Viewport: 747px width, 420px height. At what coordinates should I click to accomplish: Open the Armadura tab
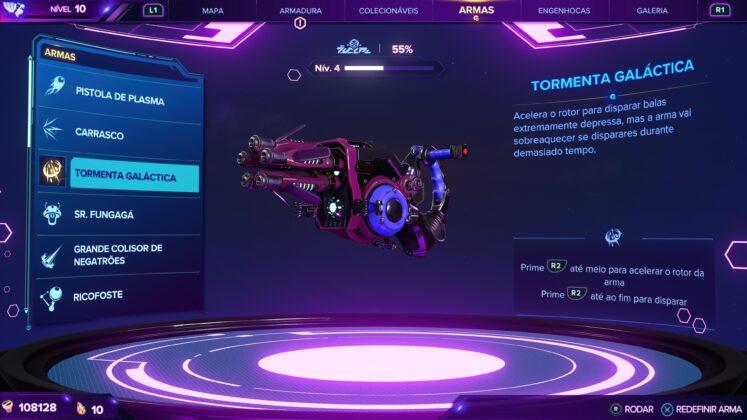pos(298,10)
